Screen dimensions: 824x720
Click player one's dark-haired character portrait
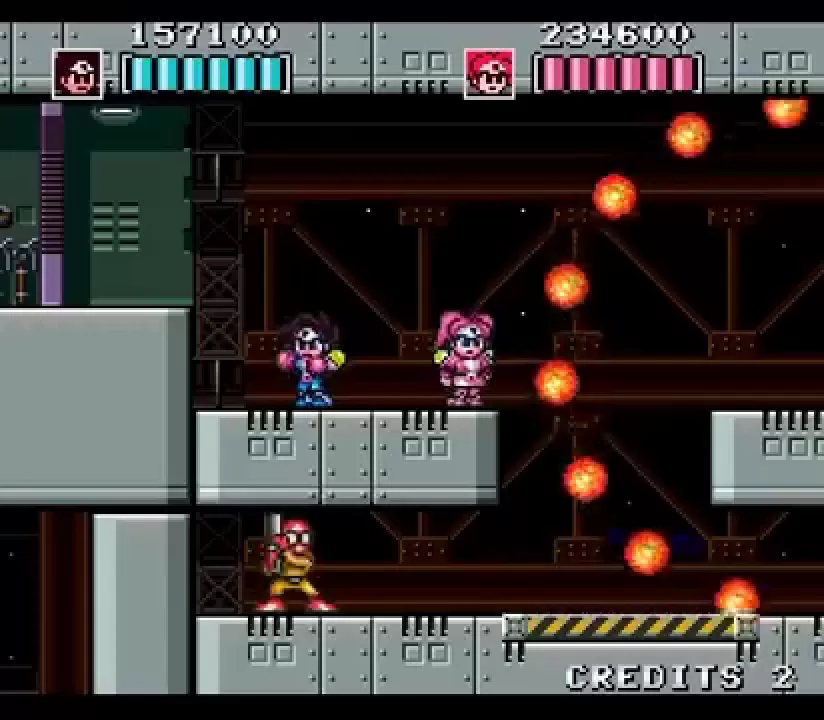pos(77,74)
